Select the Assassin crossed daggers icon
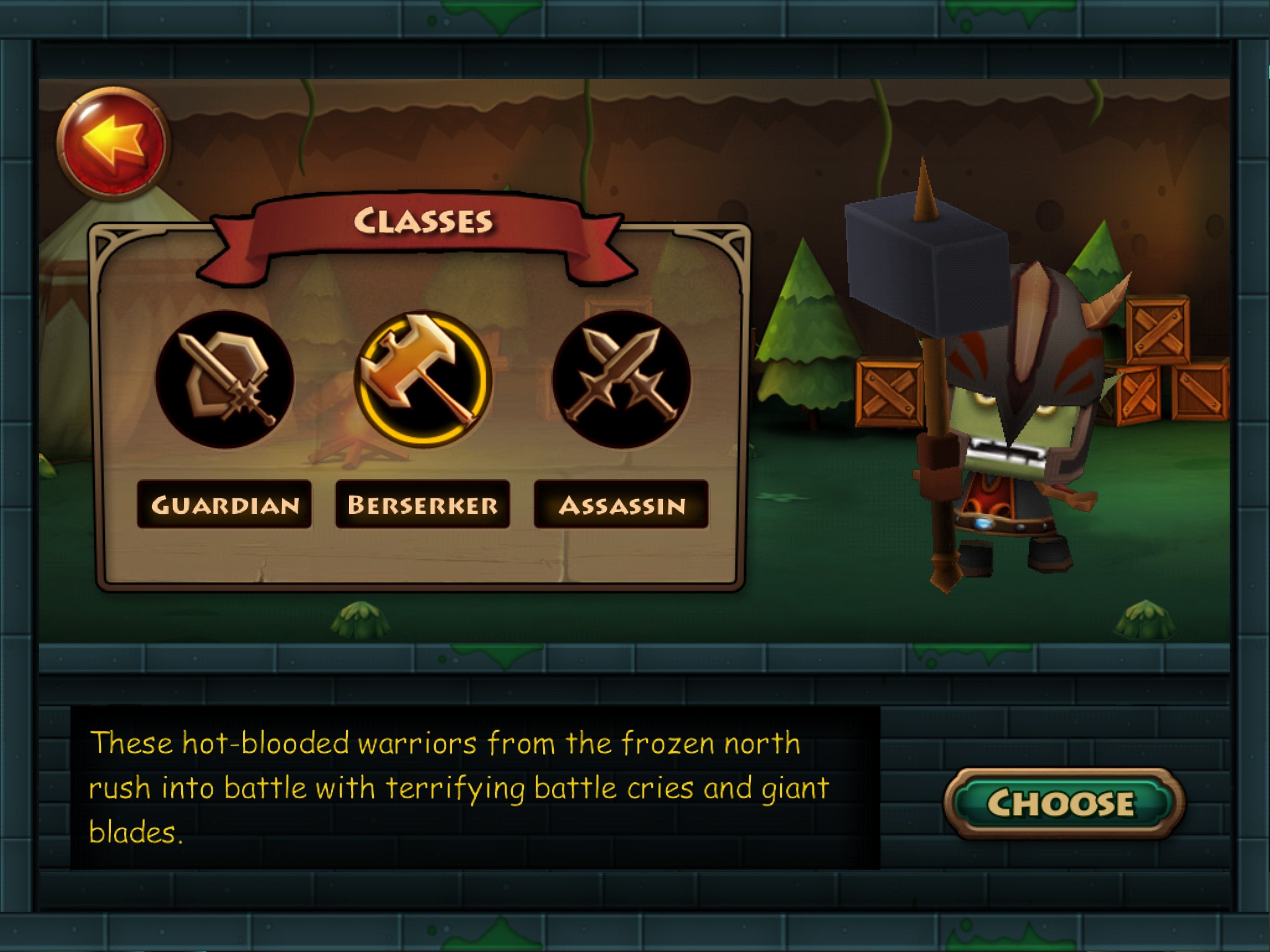 621,380
